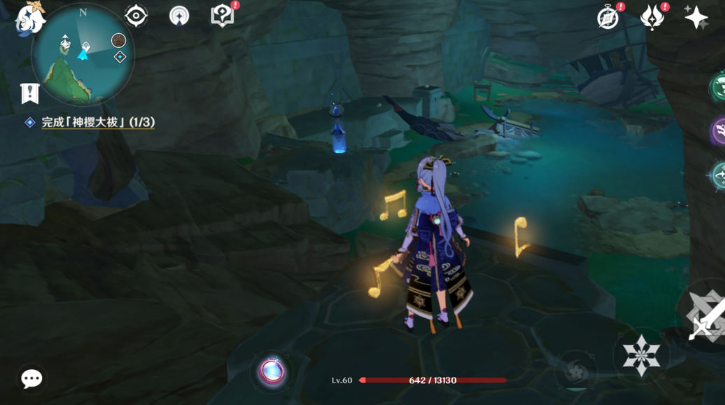Open the events compass icon

pyautogui.click(x=607, y=16)
